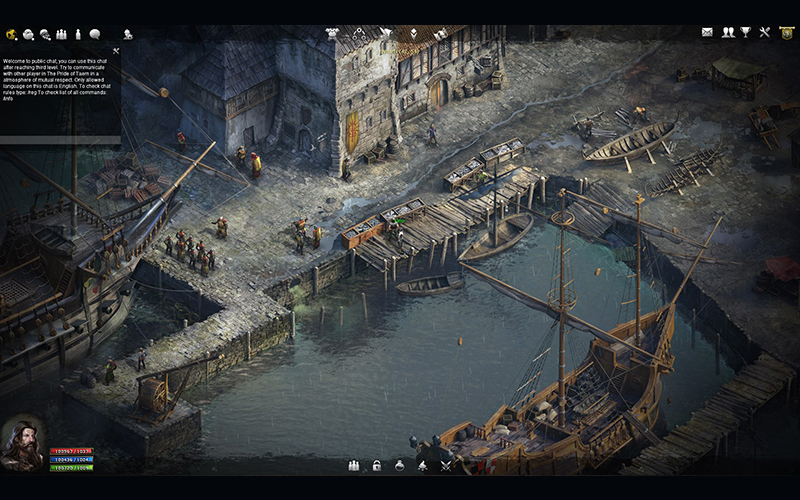Show the trophy rankings
This screenshot has width=800, height=500.
[745, 33]
